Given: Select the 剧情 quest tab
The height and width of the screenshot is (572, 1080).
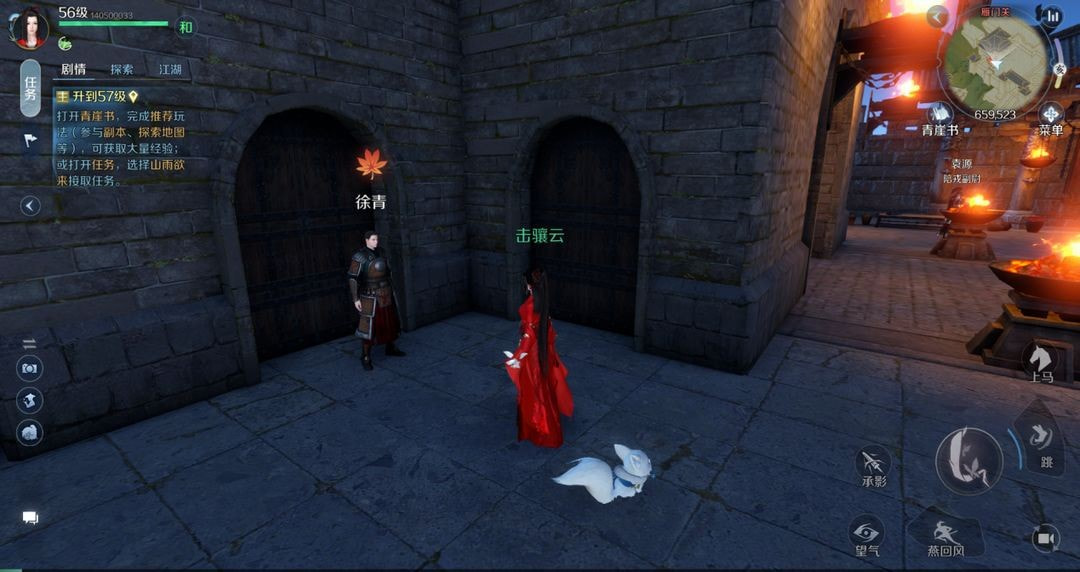Looking at the screenshot, I should [x=73, y=70].
